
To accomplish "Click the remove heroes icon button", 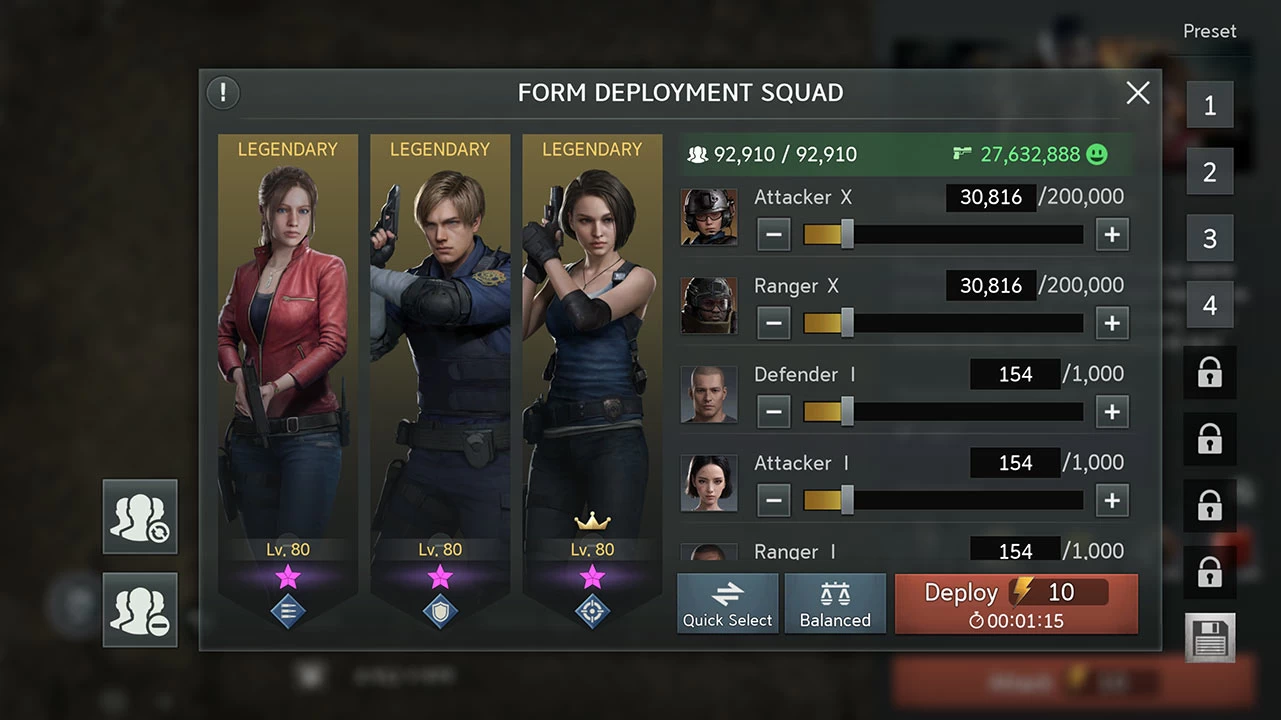I will coord(140,609).
